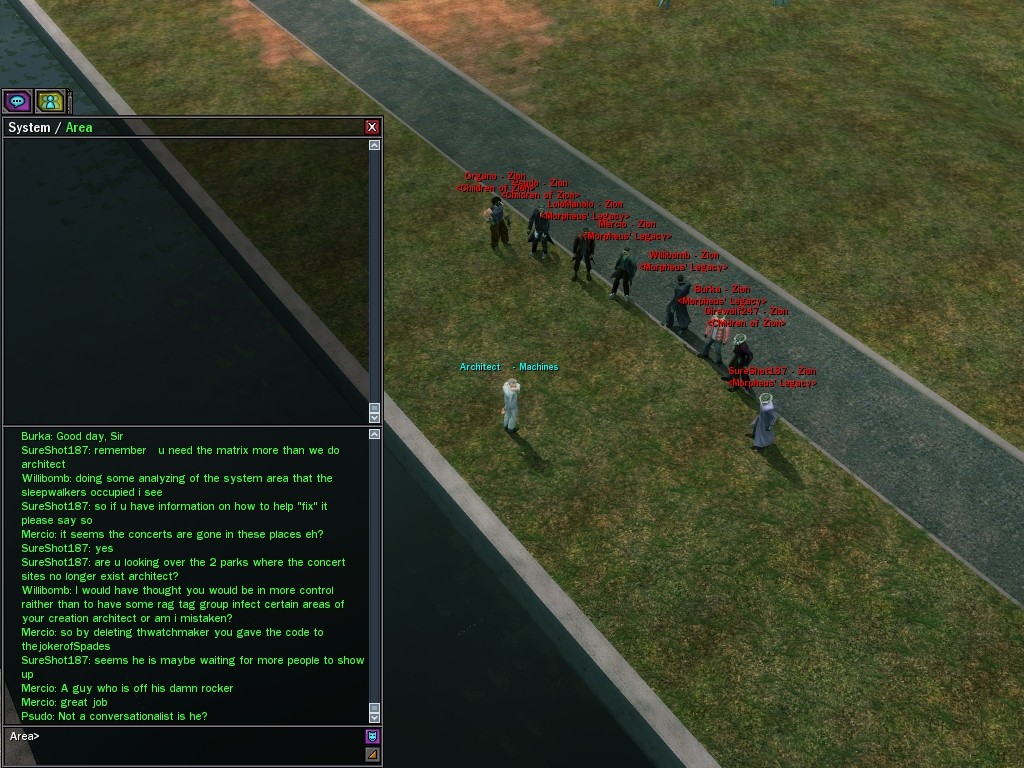Click the up arrow of the area chat scrollbar
Viewport: 1024px width, 768px height.
pyautogui.click(x=375, y=435)
